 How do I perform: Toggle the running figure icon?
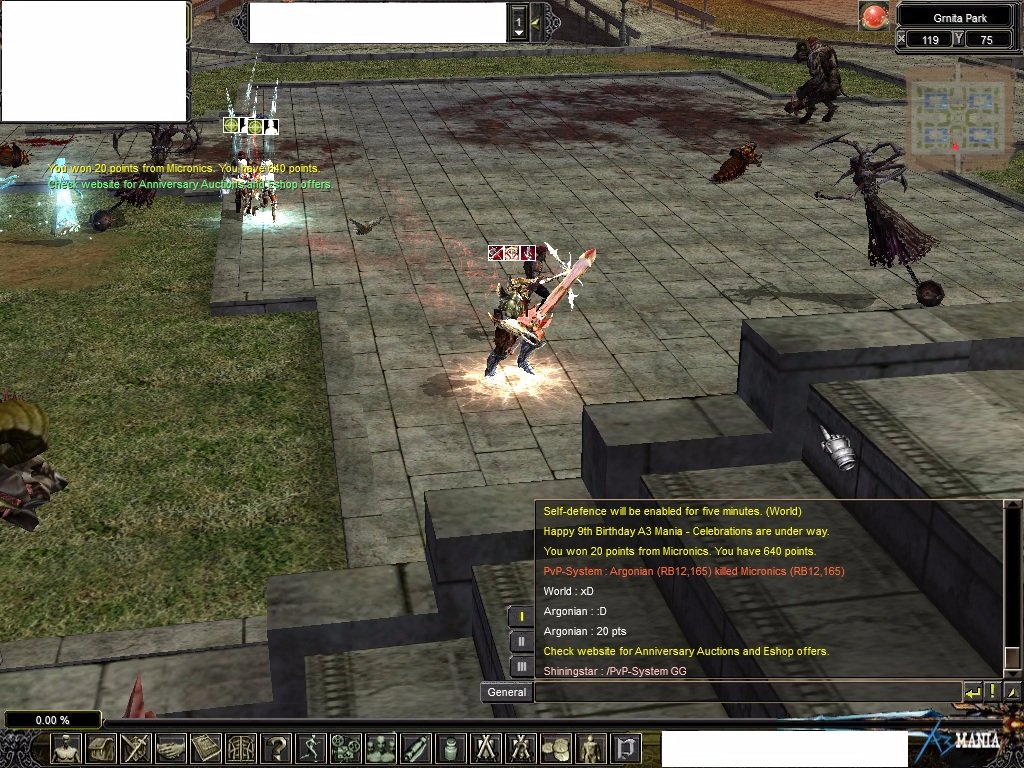[311, 748]
